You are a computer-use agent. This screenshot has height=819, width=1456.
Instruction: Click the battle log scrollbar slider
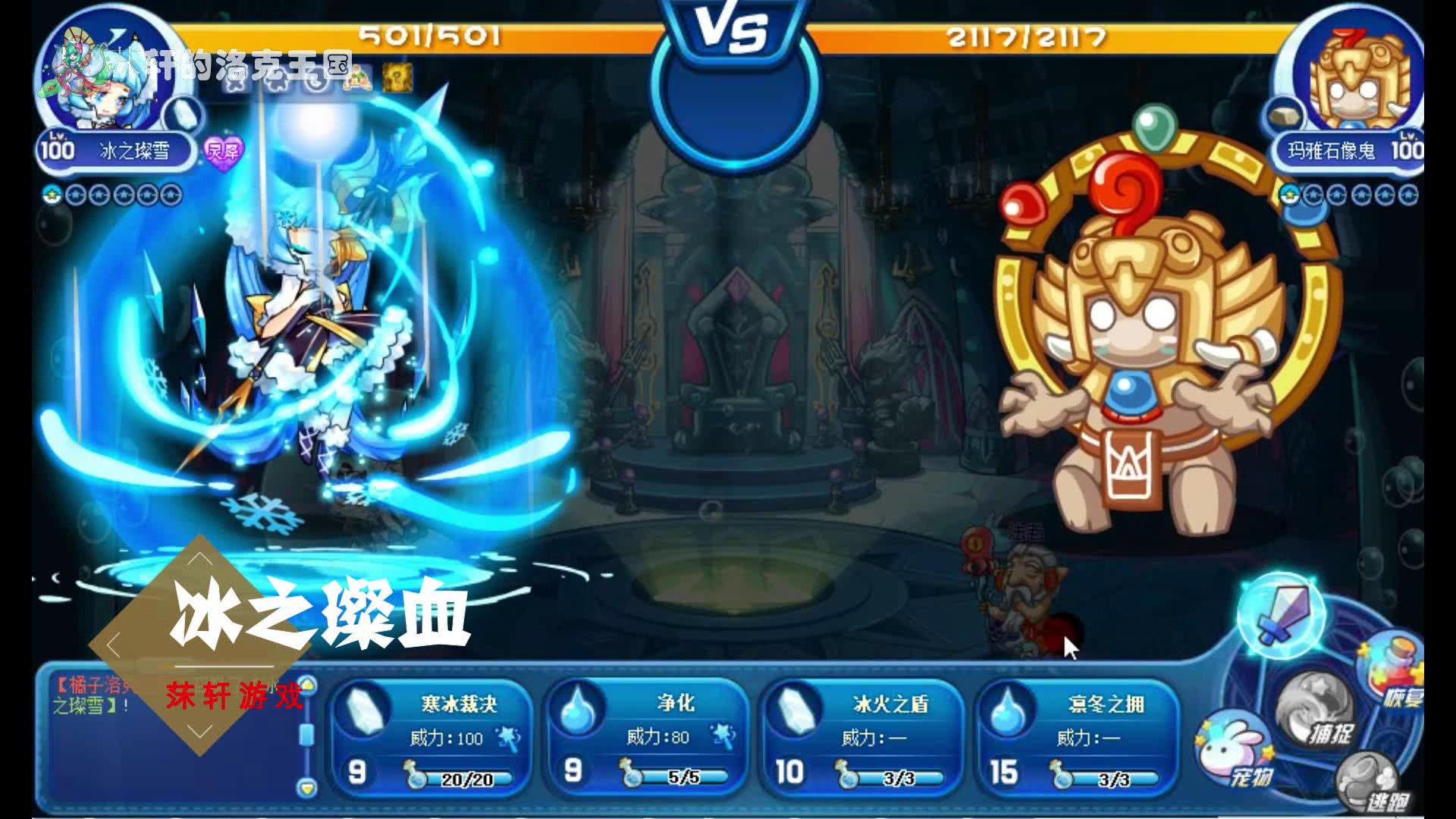(x=307, y=733)
